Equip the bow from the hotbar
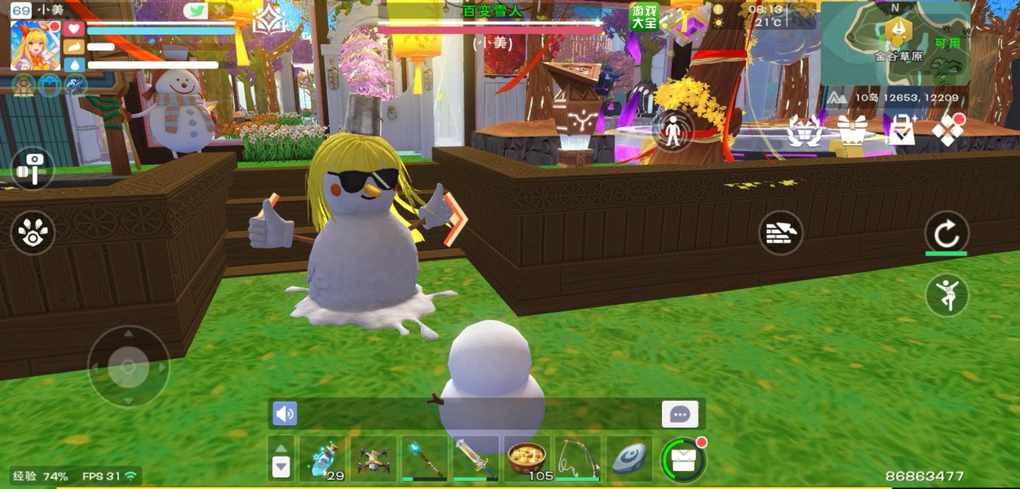The image size is (1020, 489). [578, 458]
